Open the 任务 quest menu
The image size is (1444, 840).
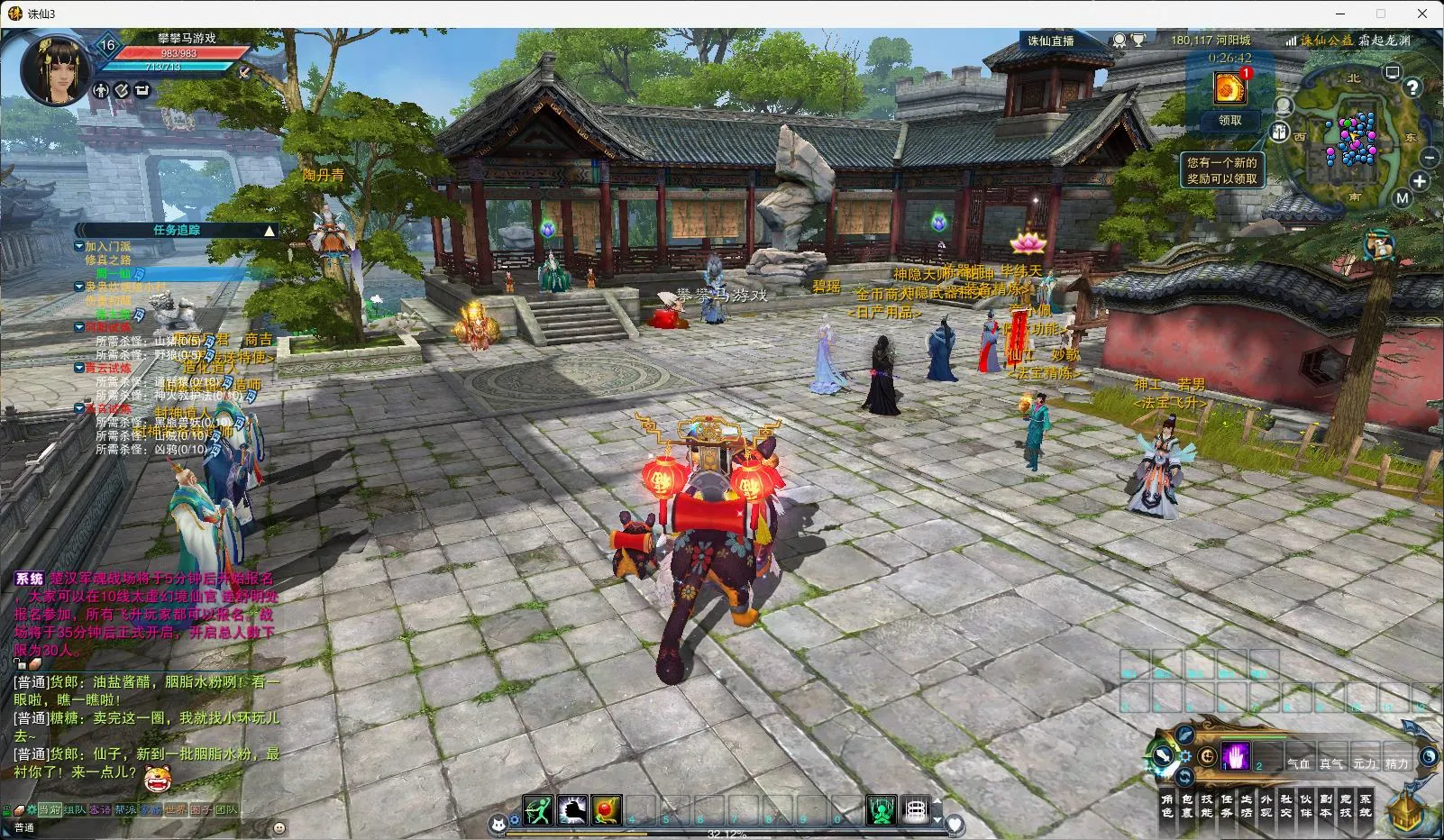[1227, 805]
